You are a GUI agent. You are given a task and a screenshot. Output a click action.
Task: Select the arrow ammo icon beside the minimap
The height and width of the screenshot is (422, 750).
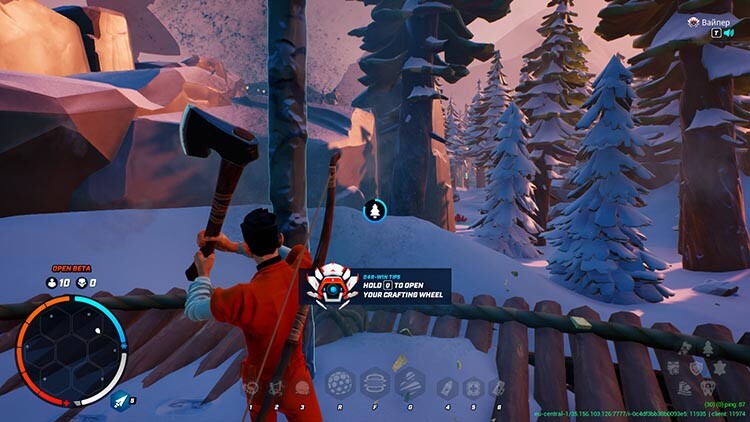pos(121,400)
